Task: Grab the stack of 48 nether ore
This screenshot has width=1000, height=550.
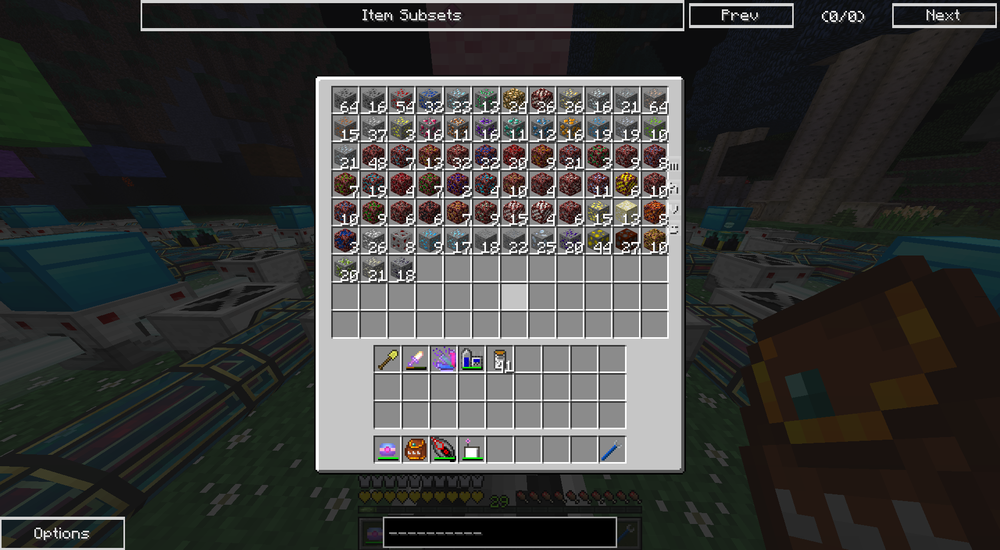Action: click(374, 156)
